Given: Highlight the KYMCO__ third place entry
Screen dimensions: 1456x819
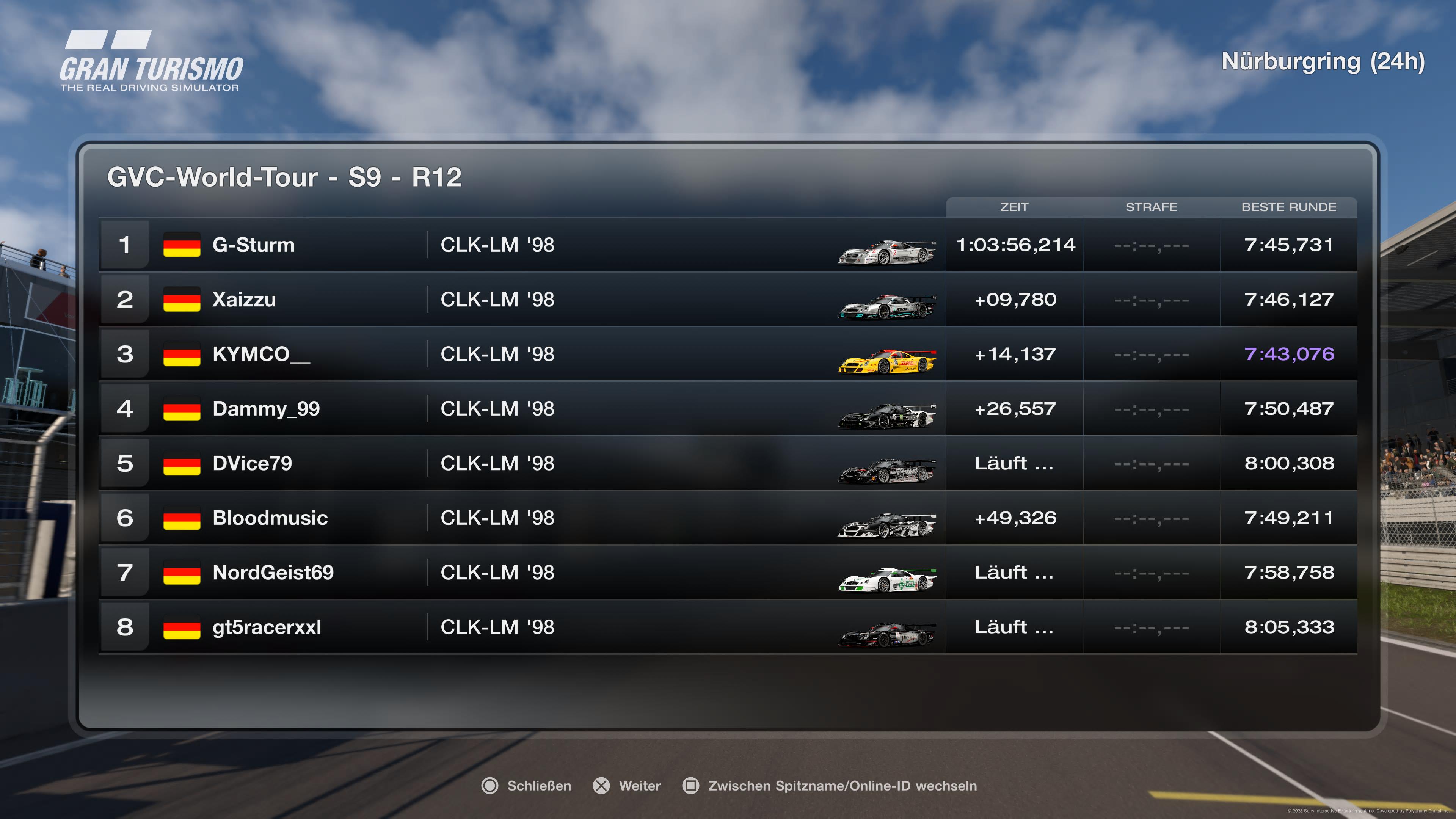Looking at the screenshot, I should point(260,355).
